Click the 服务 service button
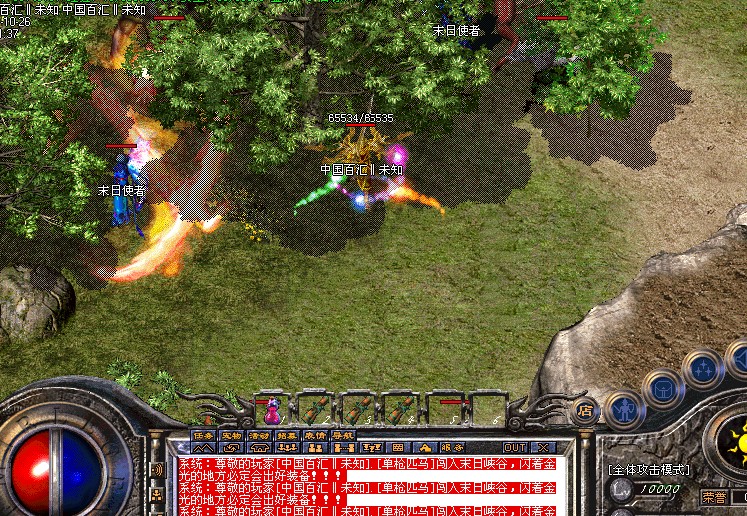Screen dimensions: 747x516 (x=451, y=447)
